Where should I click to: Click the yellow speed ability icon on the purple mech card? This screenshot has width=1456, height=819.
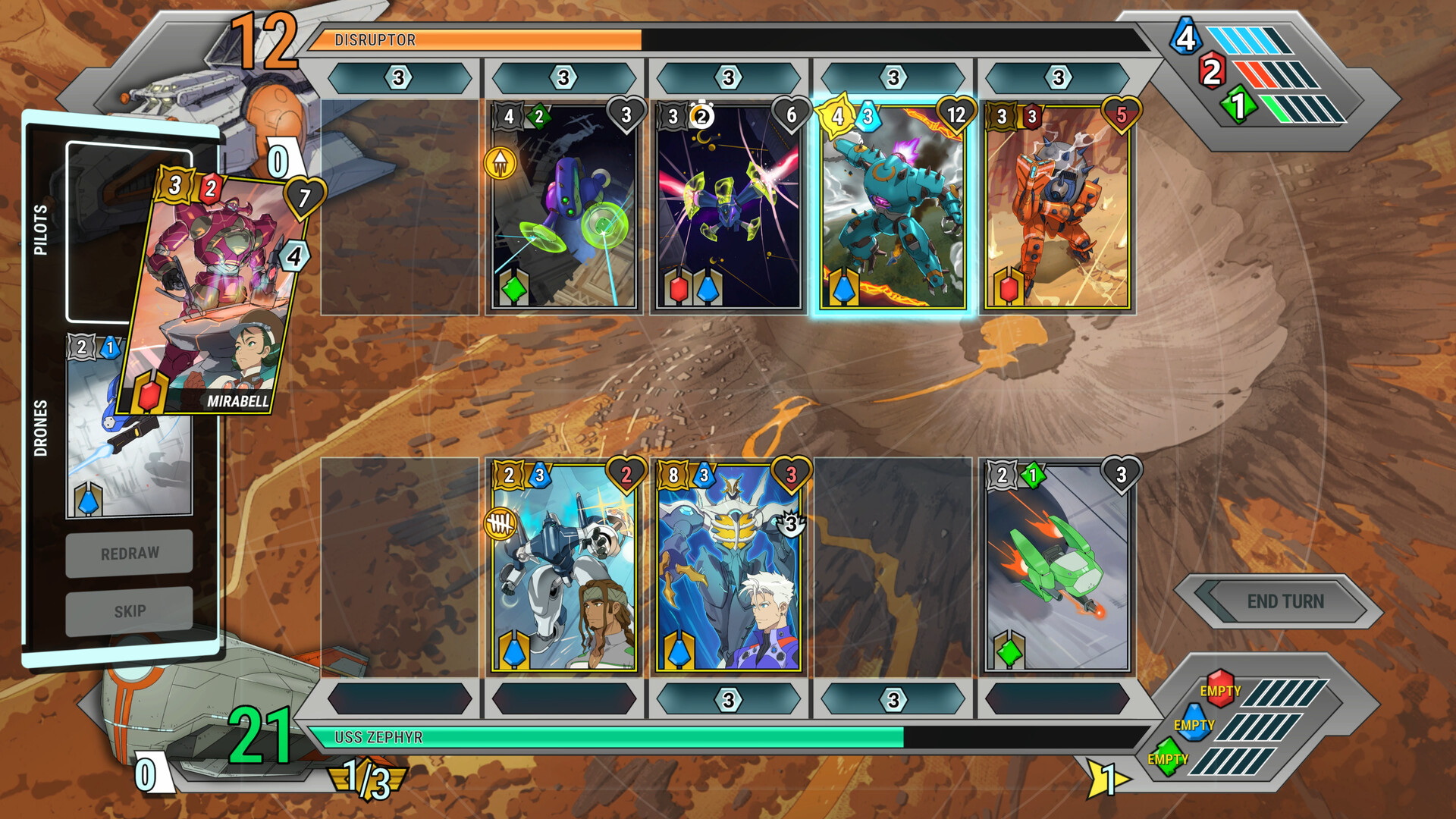click(501, 162)
